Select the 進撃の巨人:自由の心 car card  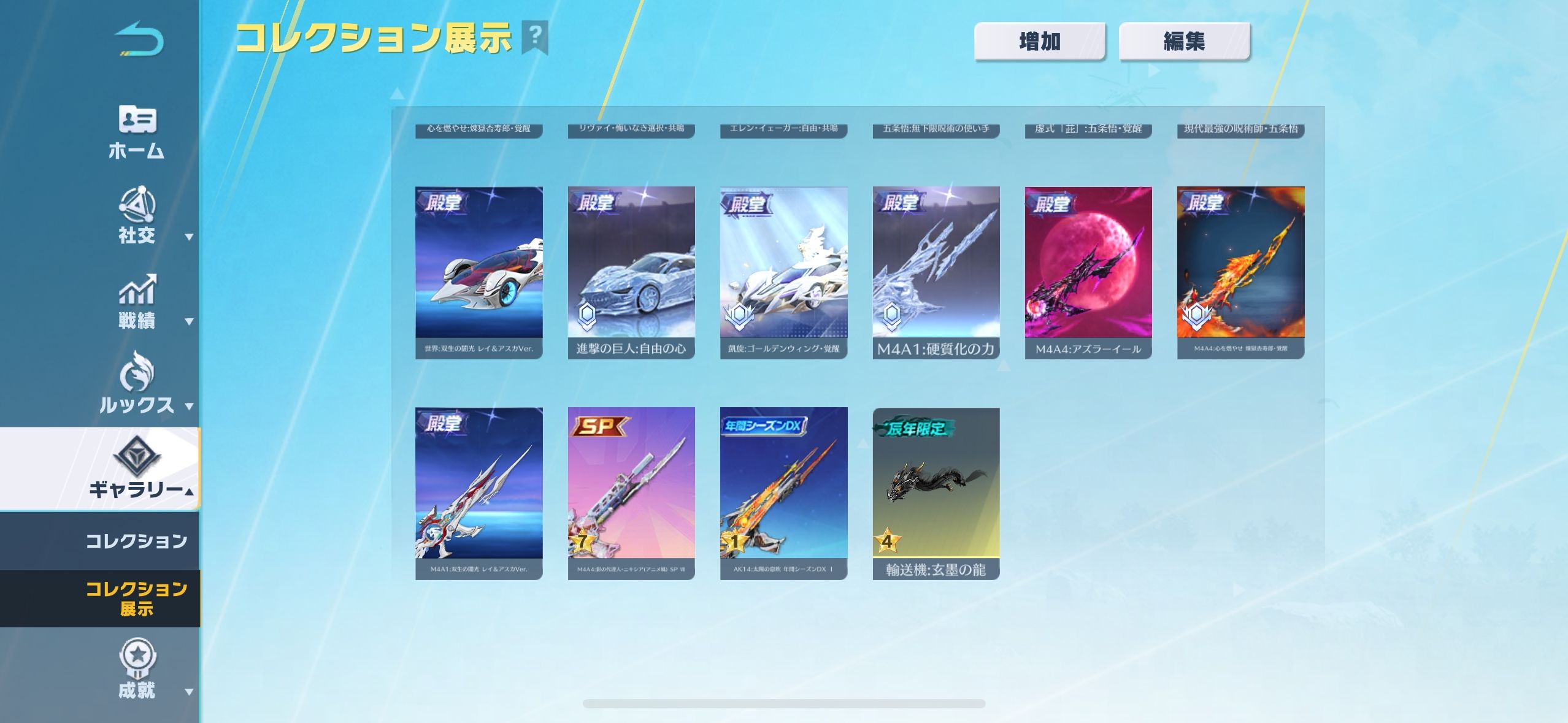click(631, 272)
